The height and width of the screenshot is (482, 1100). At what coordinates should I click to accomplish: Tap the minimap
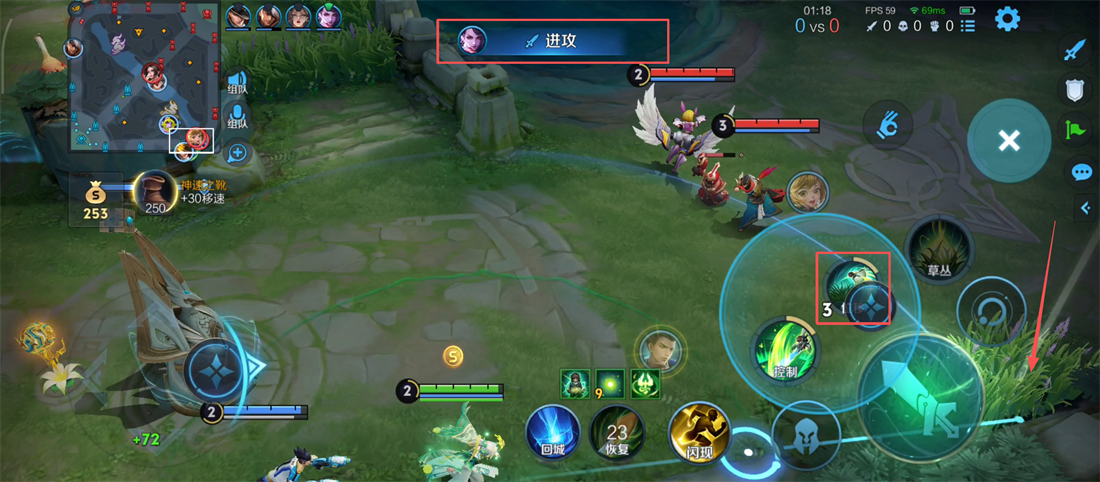[143, 78]
